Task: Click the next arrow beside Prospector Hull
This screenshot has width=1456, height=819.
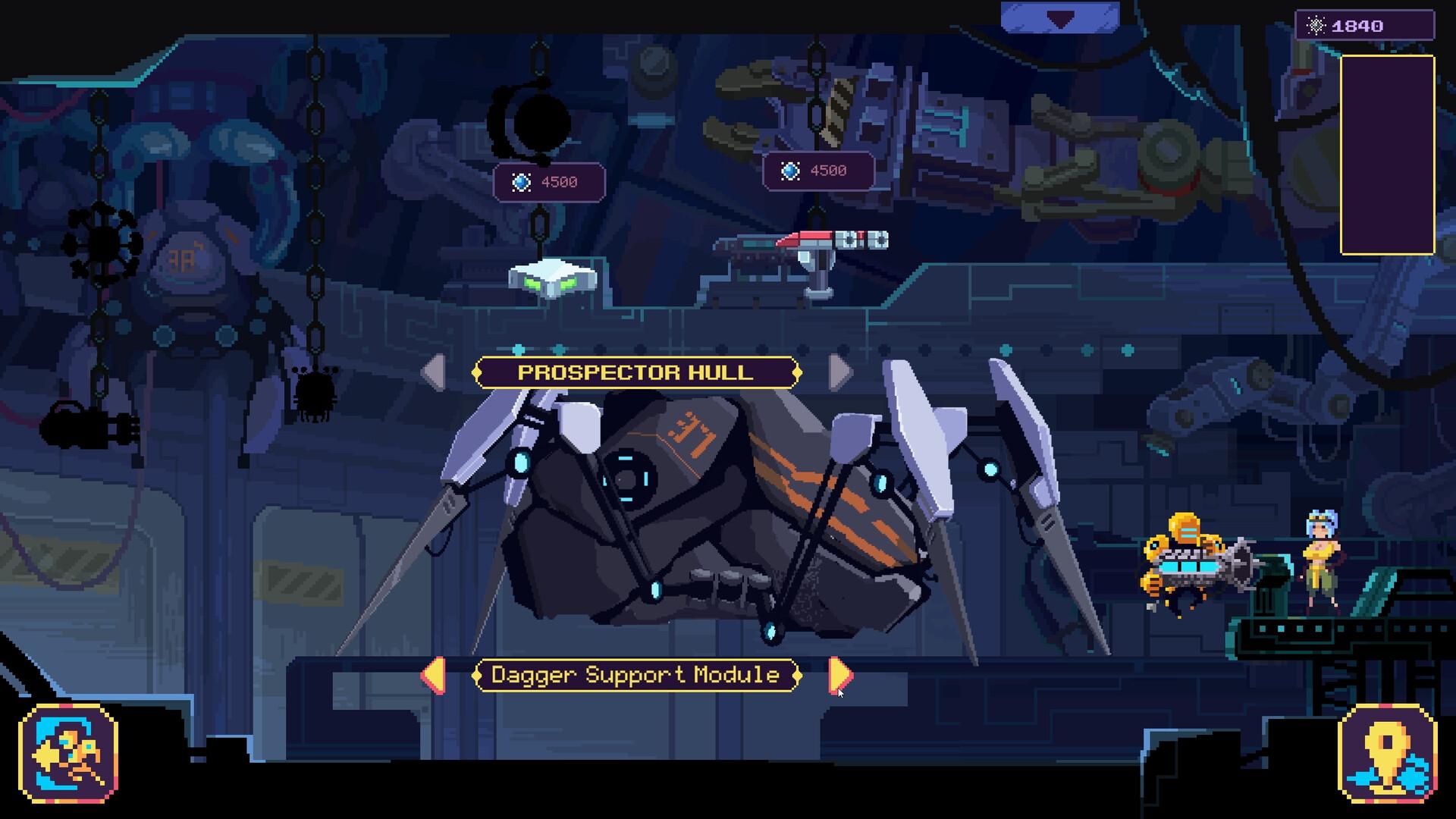Action: [x=842, y=372]
